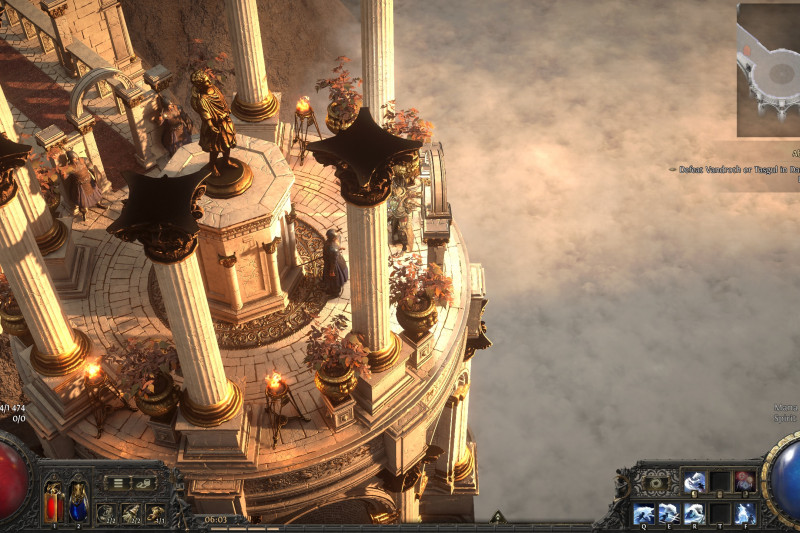Activate the red orbs skill icon
This screenshot has width=800, height=533.
(x=744, y=482)
